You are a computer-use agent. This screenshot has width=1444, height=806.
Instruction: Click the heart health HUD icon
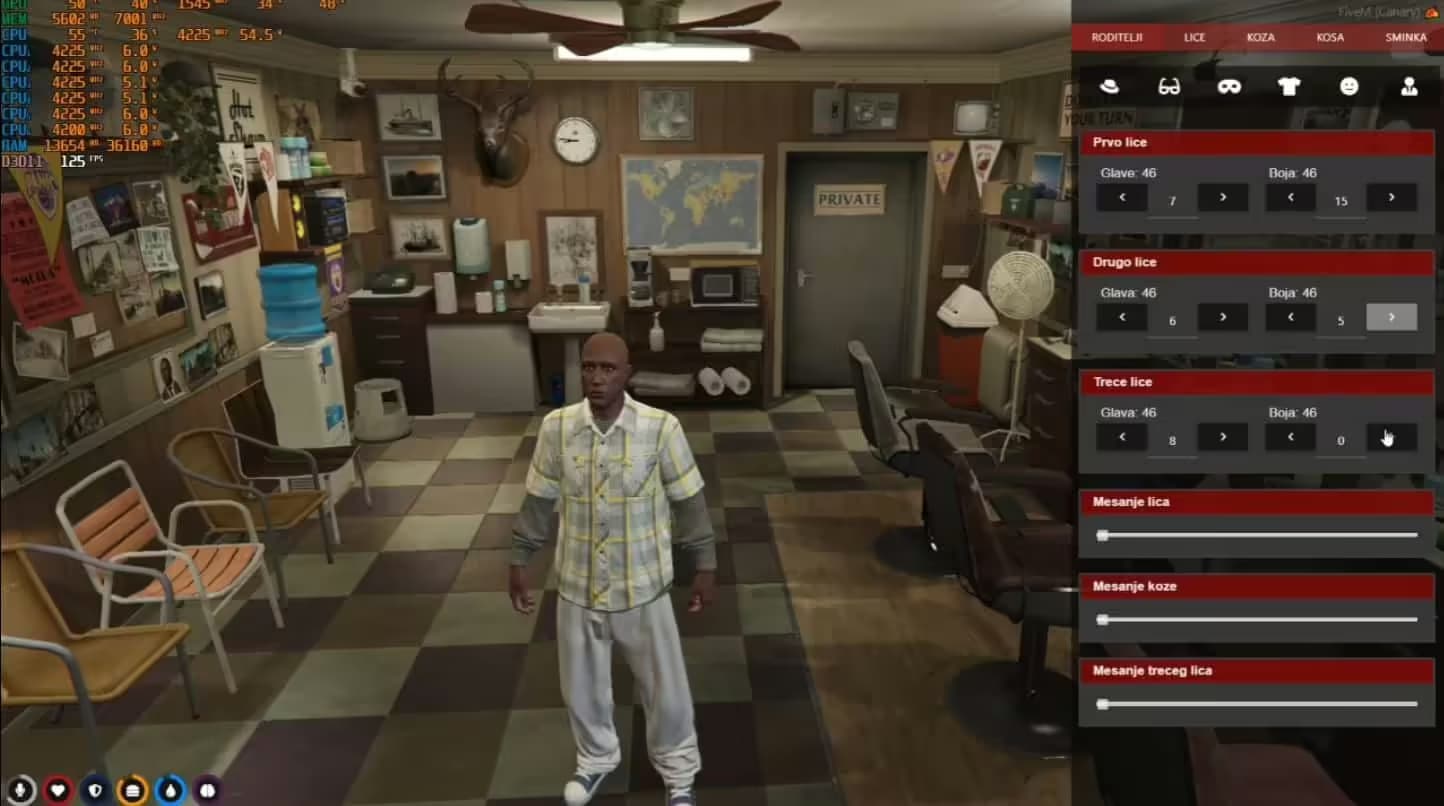59,789
